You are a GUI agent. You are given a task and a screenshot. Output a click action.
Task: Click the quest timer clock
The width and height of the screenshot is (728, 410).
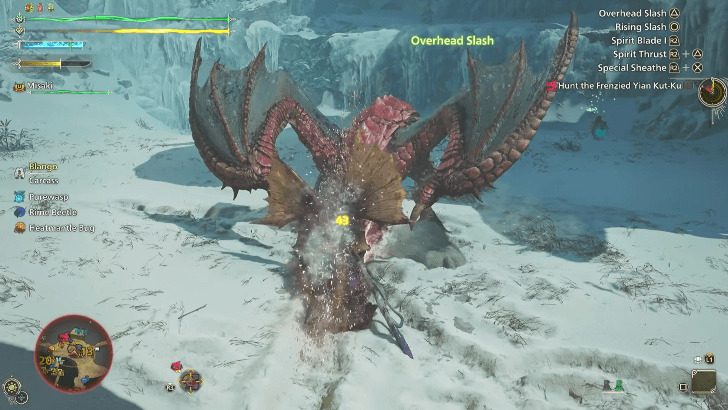712,92
